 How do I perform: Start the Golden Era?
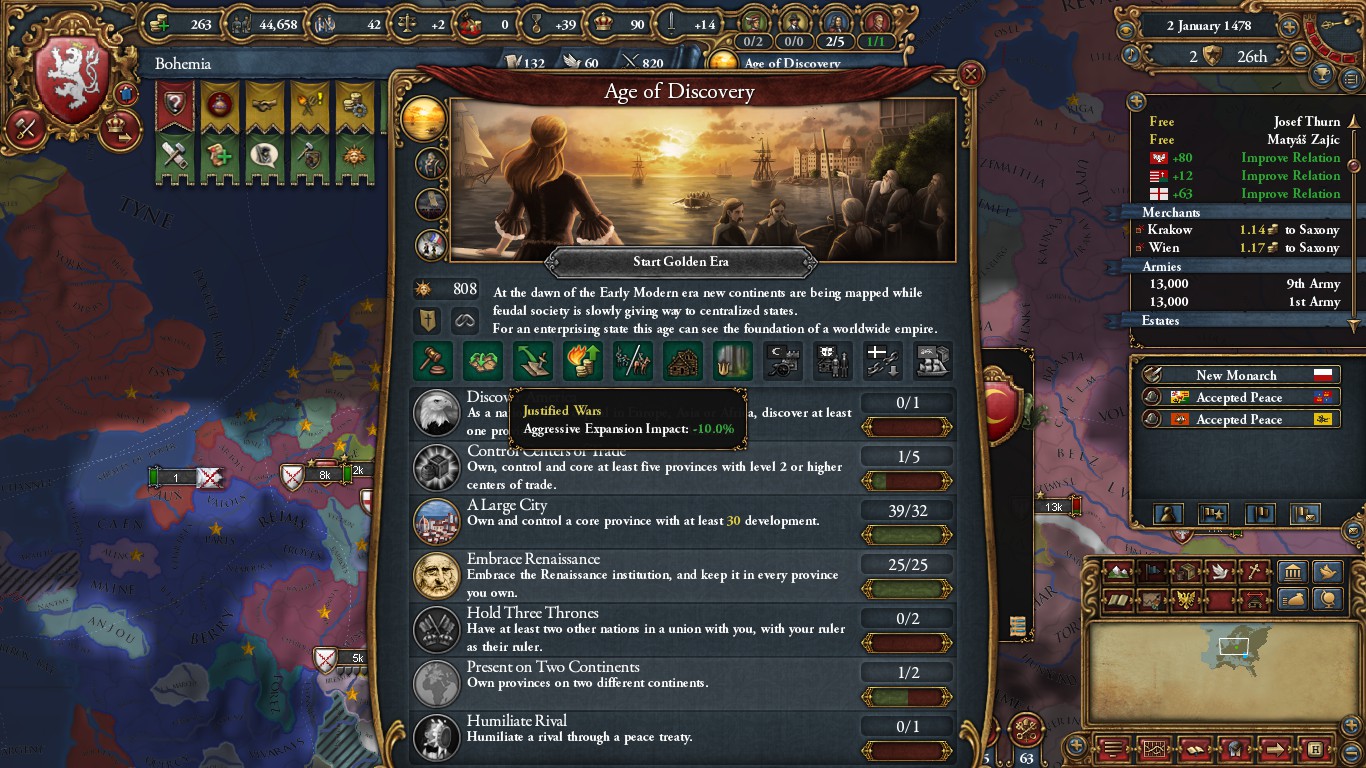[x=681, y=262]
